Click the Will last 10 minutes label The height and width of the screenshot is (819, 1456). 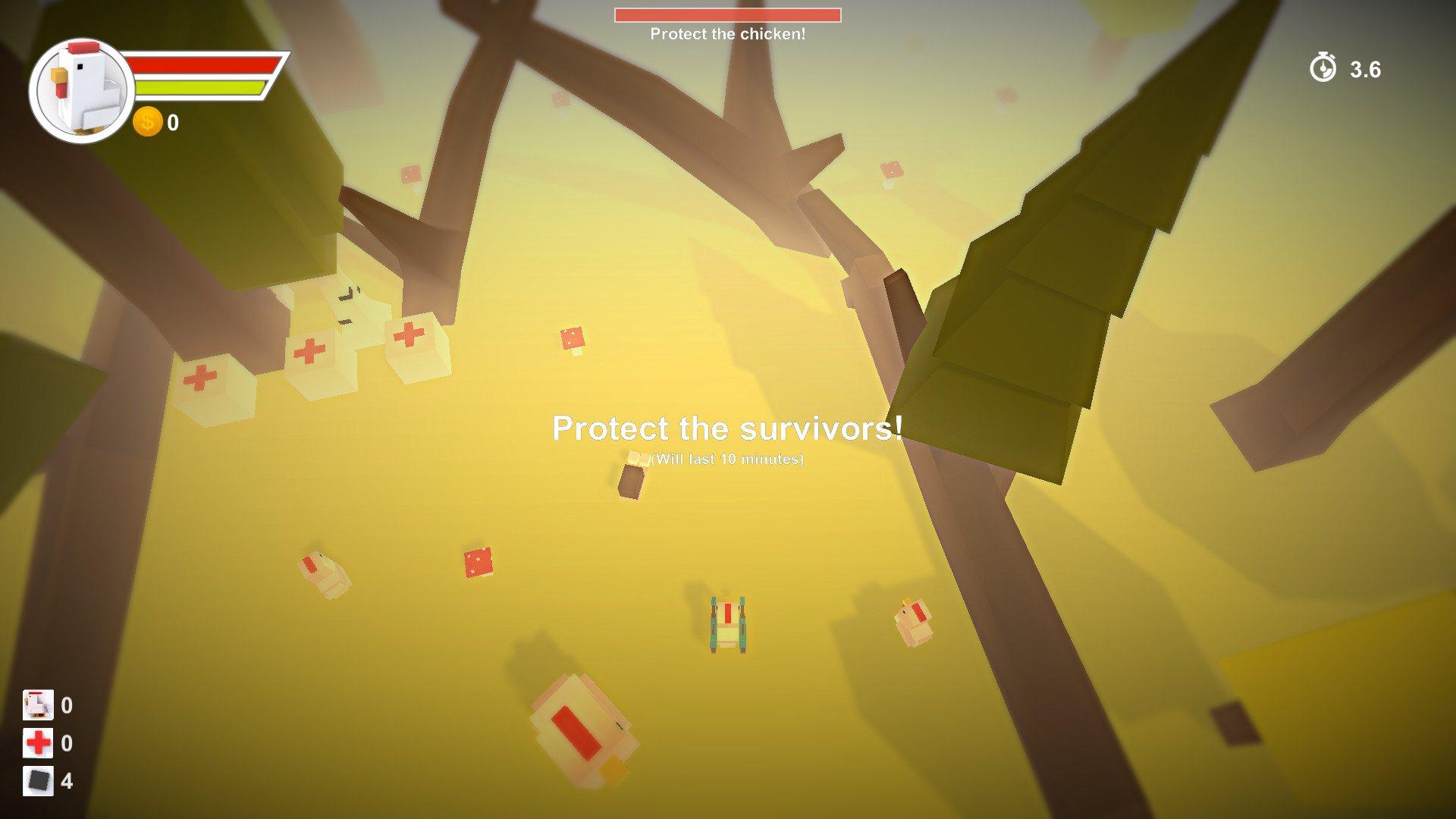[x=726, y=460]
